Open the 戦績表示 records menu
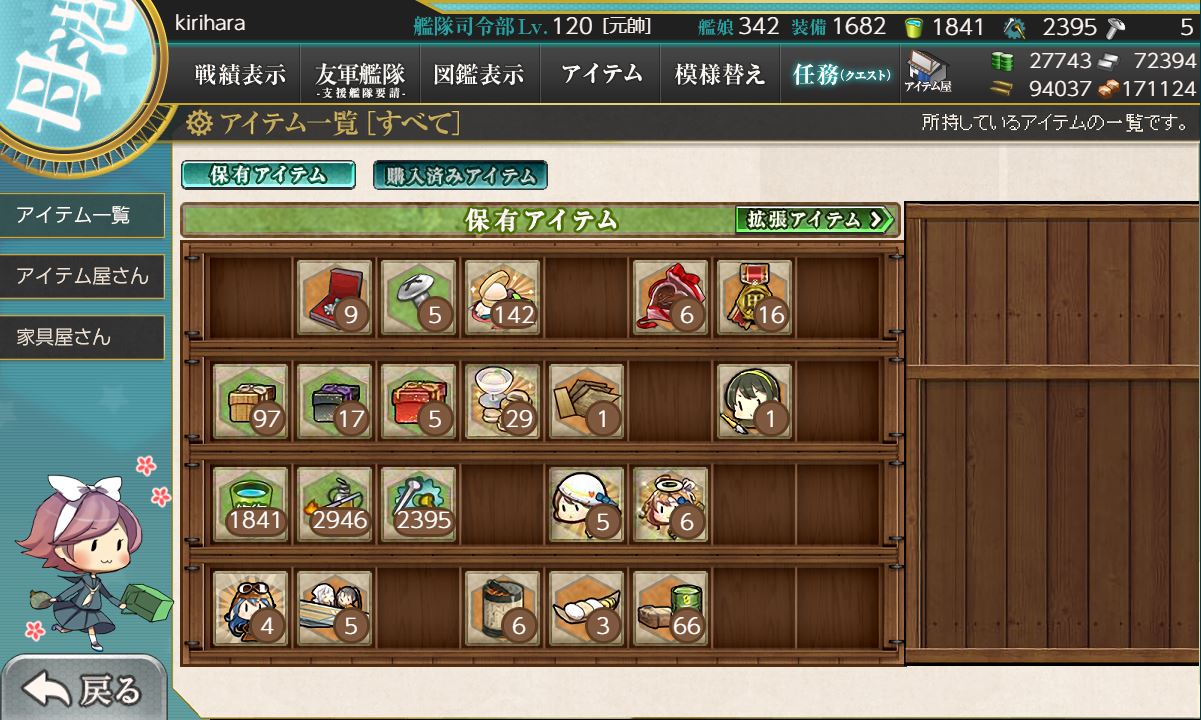Viewport: 1201px width, 720px height. pyautogui.click(x=240, y=75)
